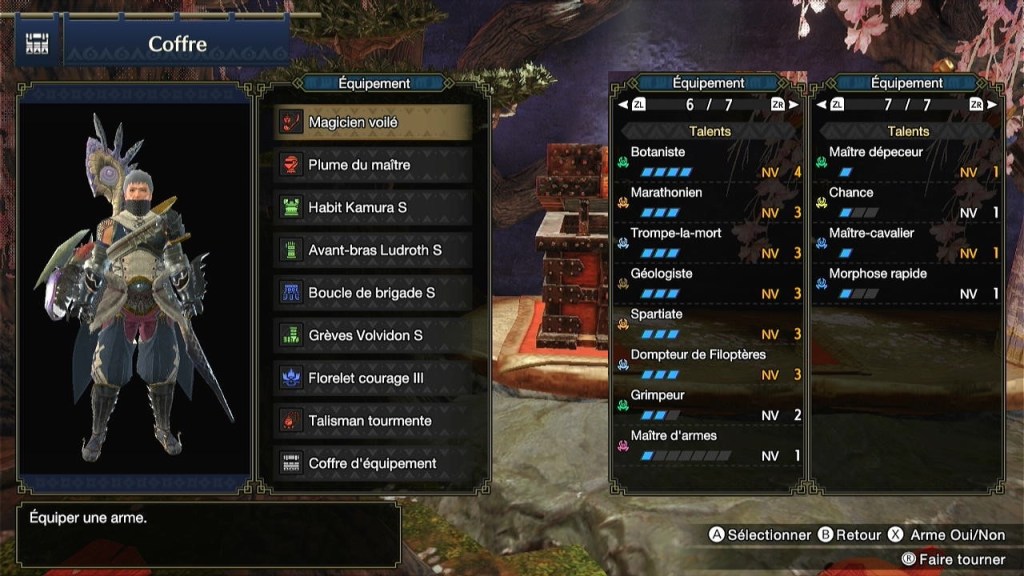The height and width of the screenshot is (576, 1024).
Task: Select the Botaniste talent row
Action: 709,162
